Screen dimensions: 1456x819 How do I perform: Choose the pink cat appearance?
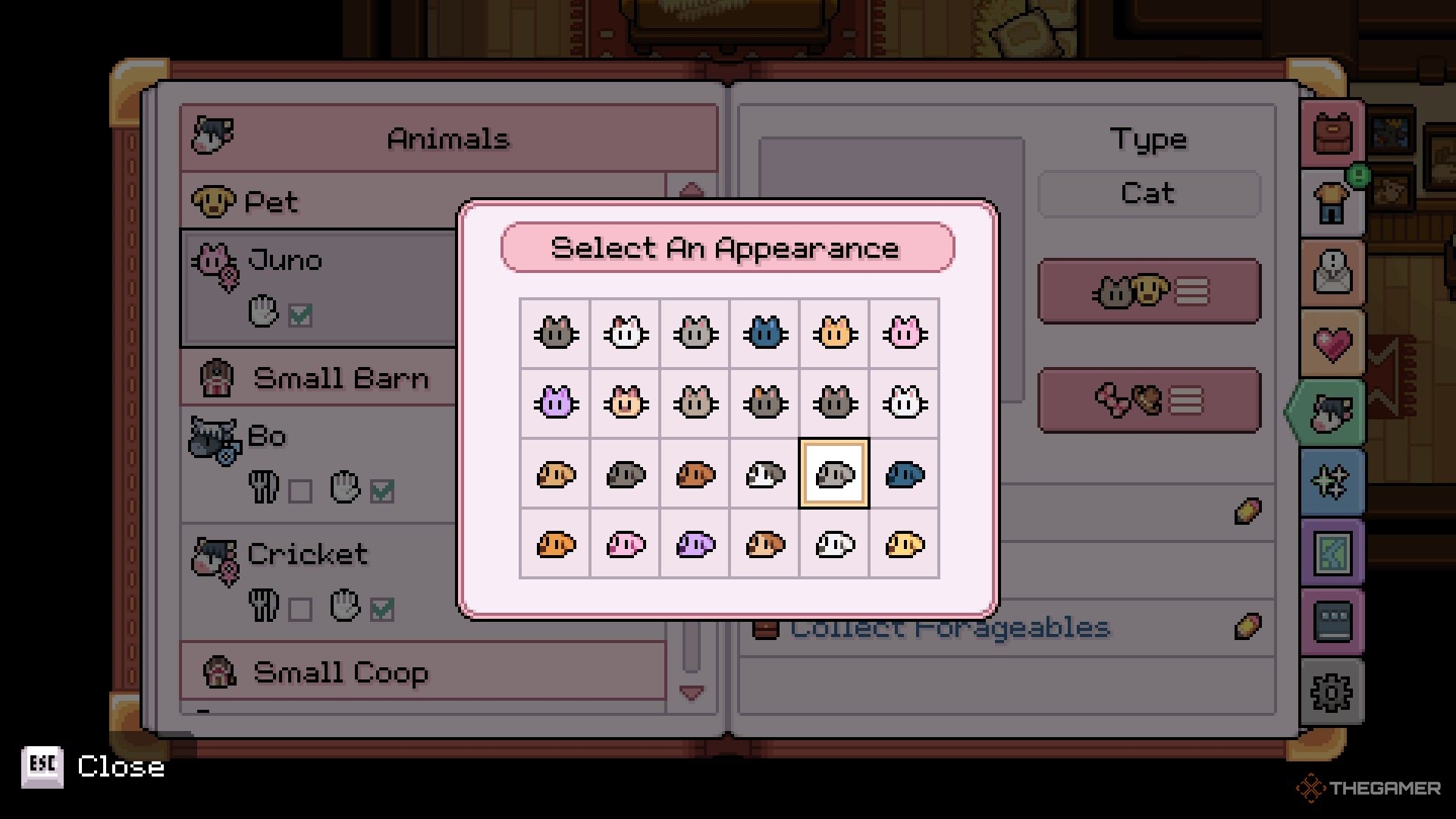pyautogui.click(x=904, y=333)
